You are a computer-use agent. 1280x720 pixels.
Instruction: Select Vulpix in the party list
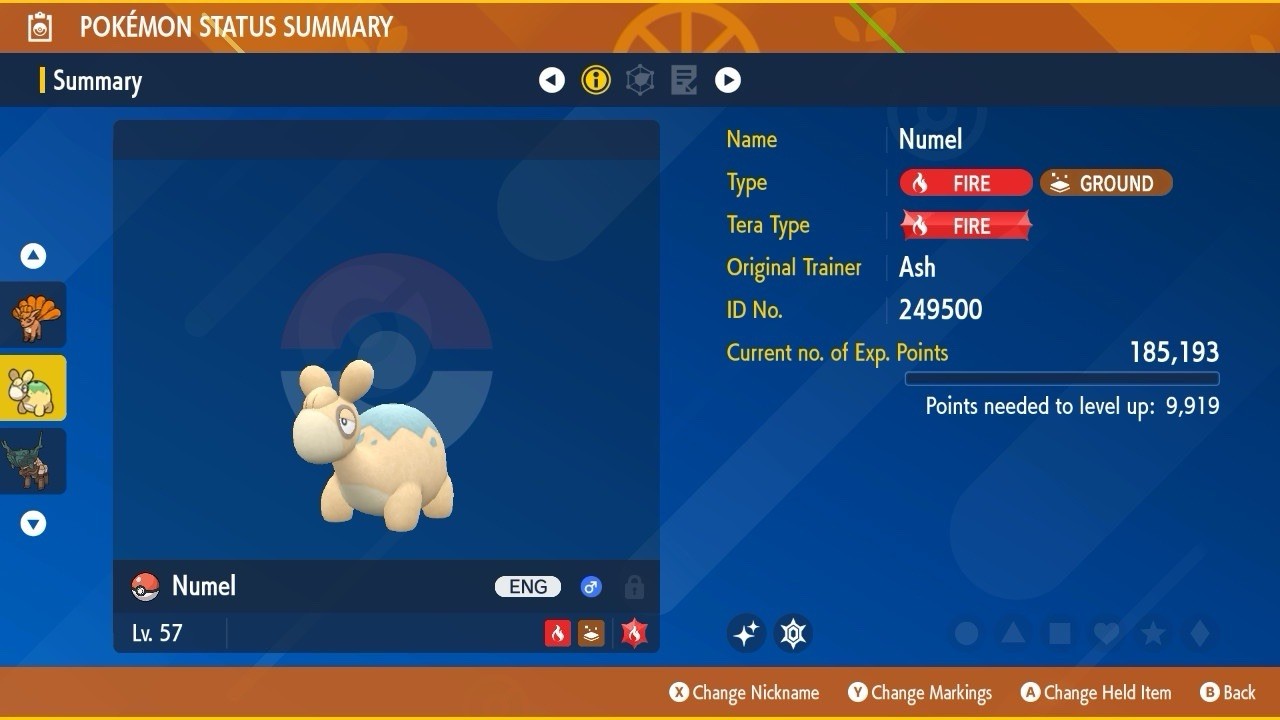click(x=34, y=315)
